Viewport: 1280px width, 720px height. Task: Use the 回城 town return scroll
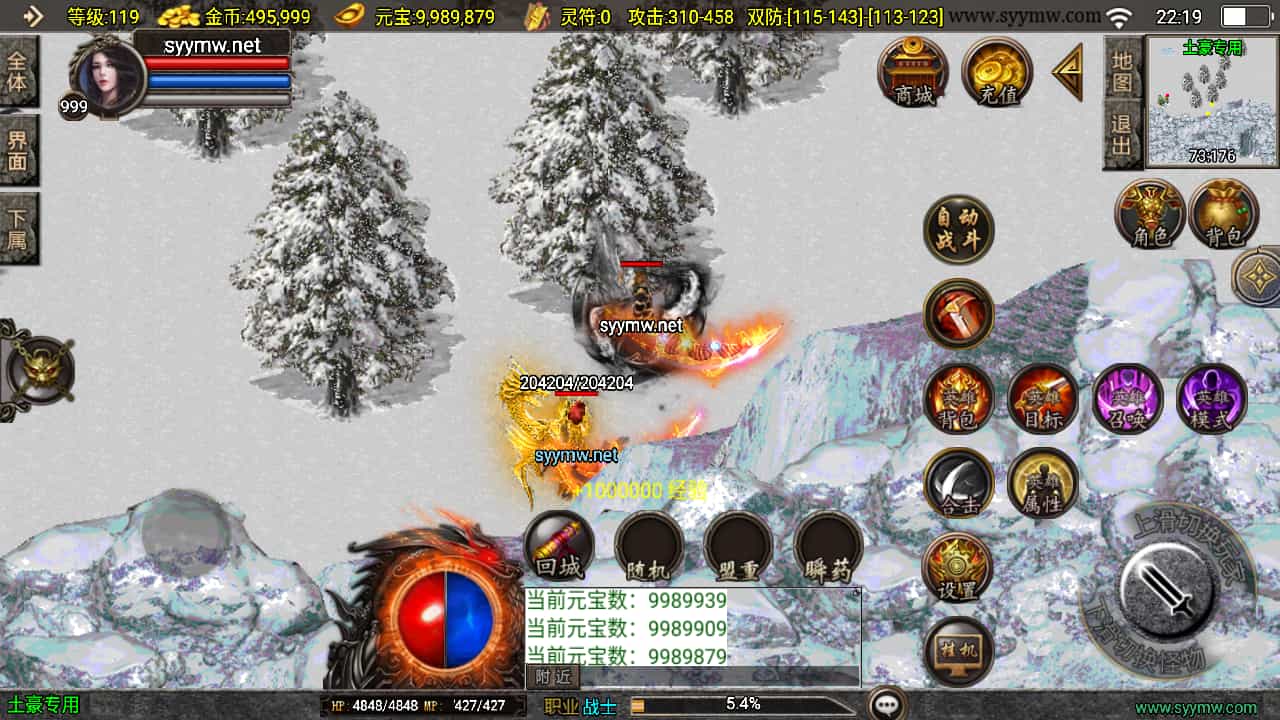[x=559, y=546]
